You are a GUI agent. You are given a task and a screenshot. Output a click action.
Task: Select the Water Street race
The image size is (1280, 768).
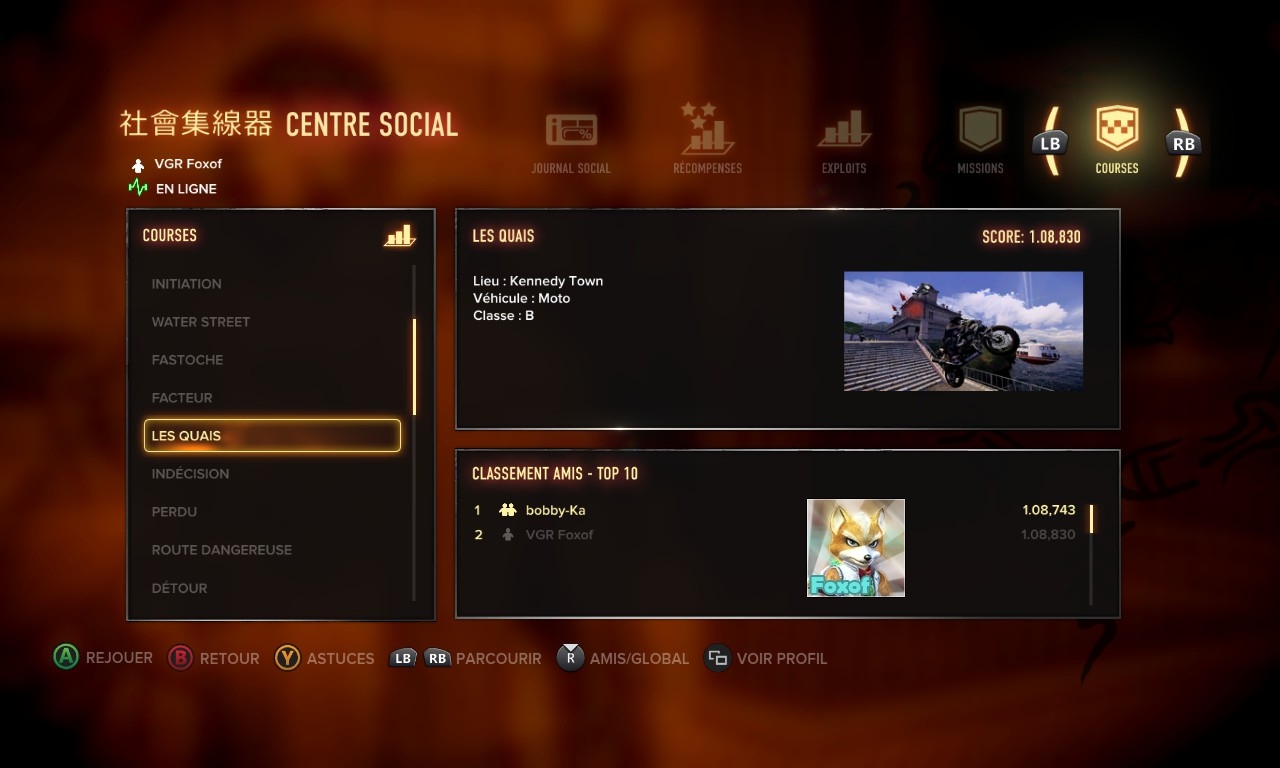pyautogui.click(x=201, y=322)
